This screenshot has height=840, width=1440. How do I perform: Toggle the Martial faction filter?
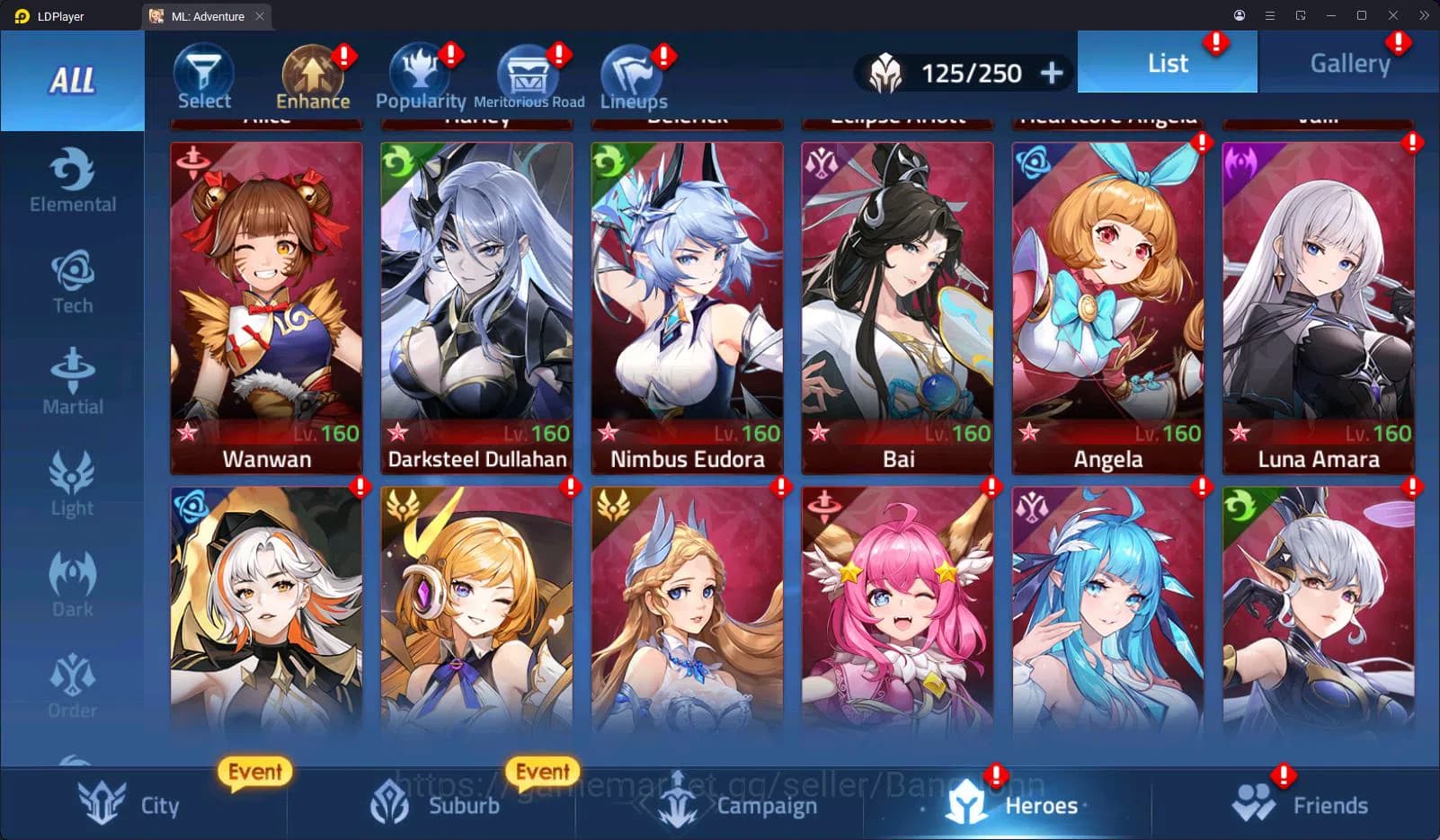pos(73,382)
